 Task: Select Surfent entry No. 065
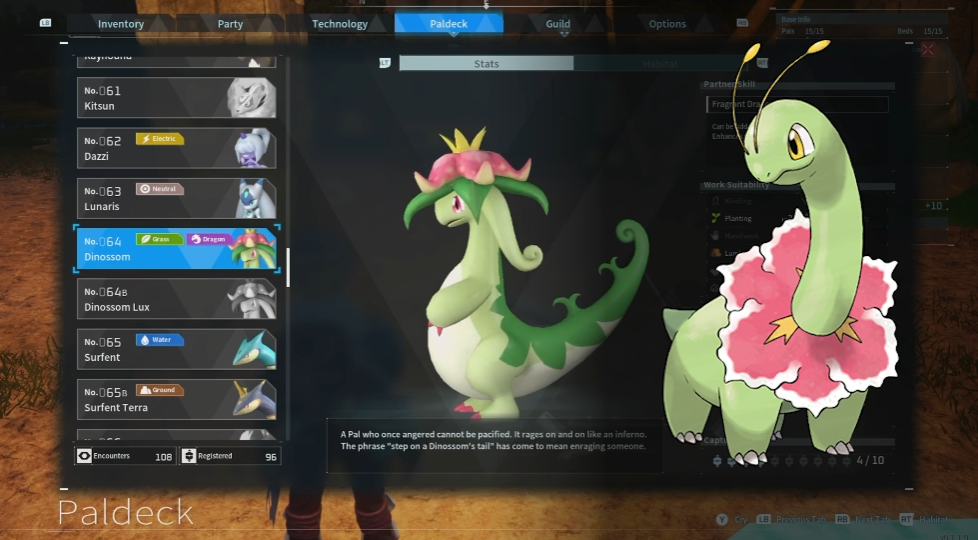175,349
